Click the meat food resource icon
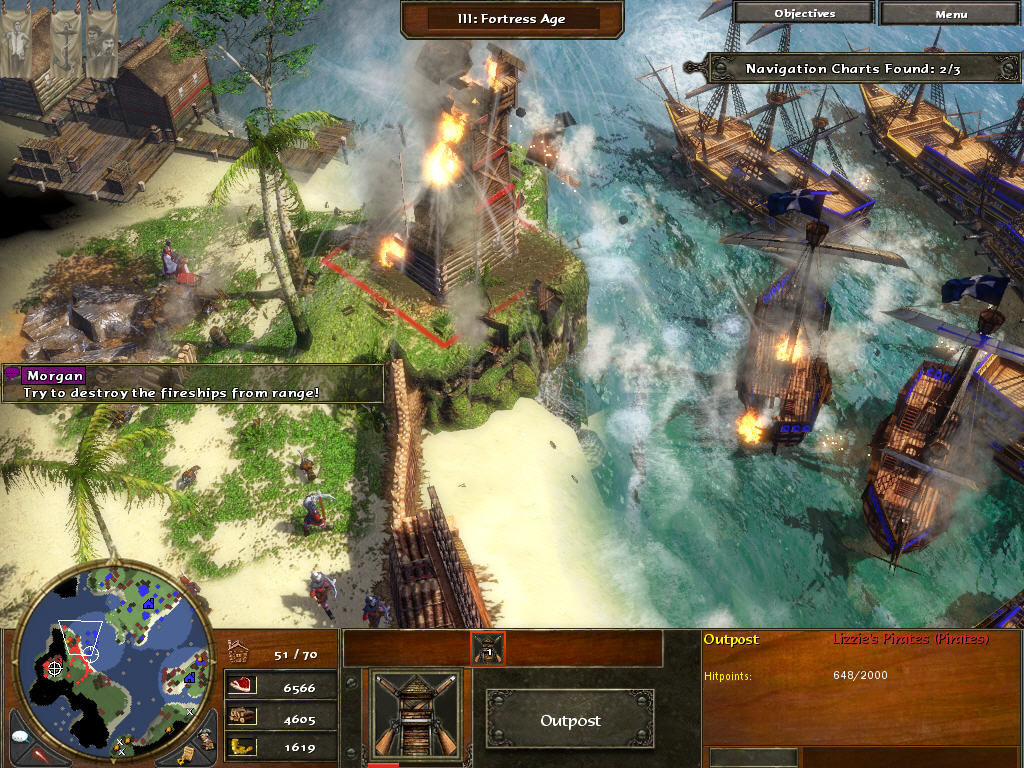1024x768 pixels. [242, 688]
